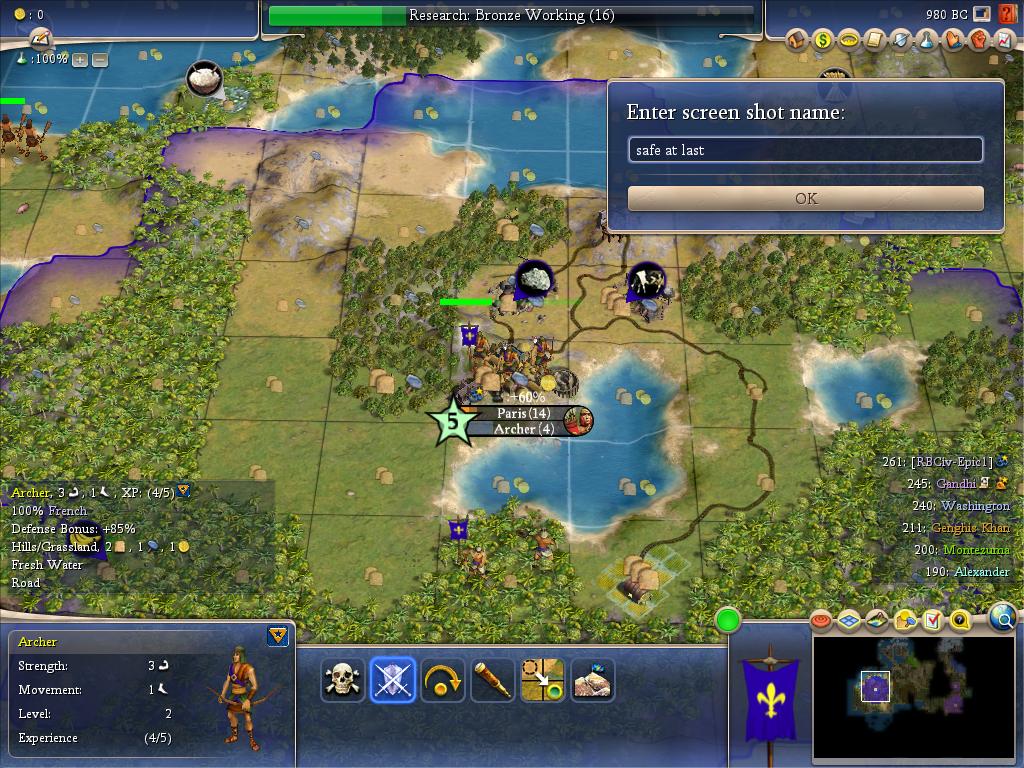Click the research progress bar at top
1024x768 pixels.
point(511,16)
